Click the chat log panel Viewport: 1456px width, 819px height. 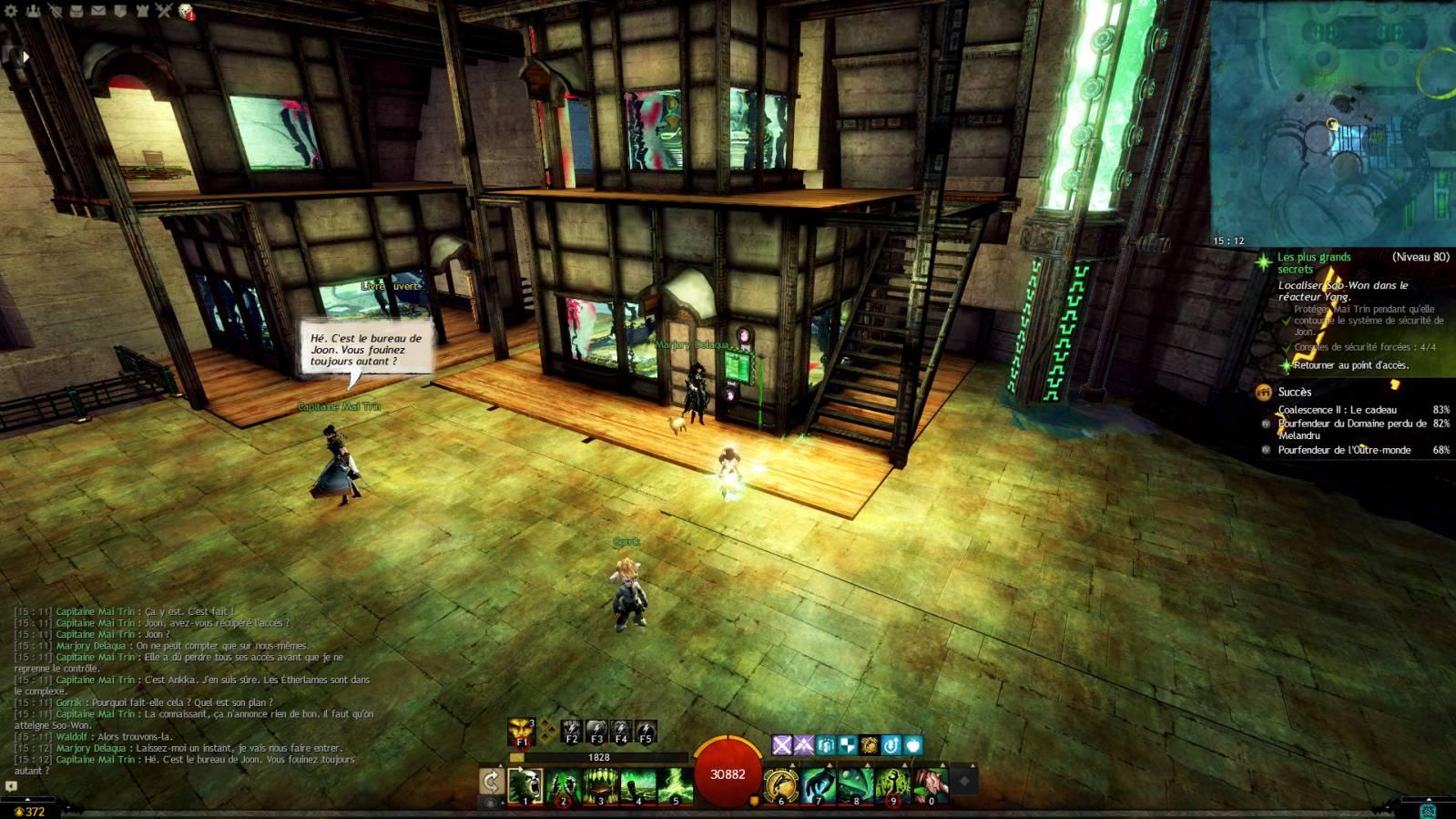(191, 690)
